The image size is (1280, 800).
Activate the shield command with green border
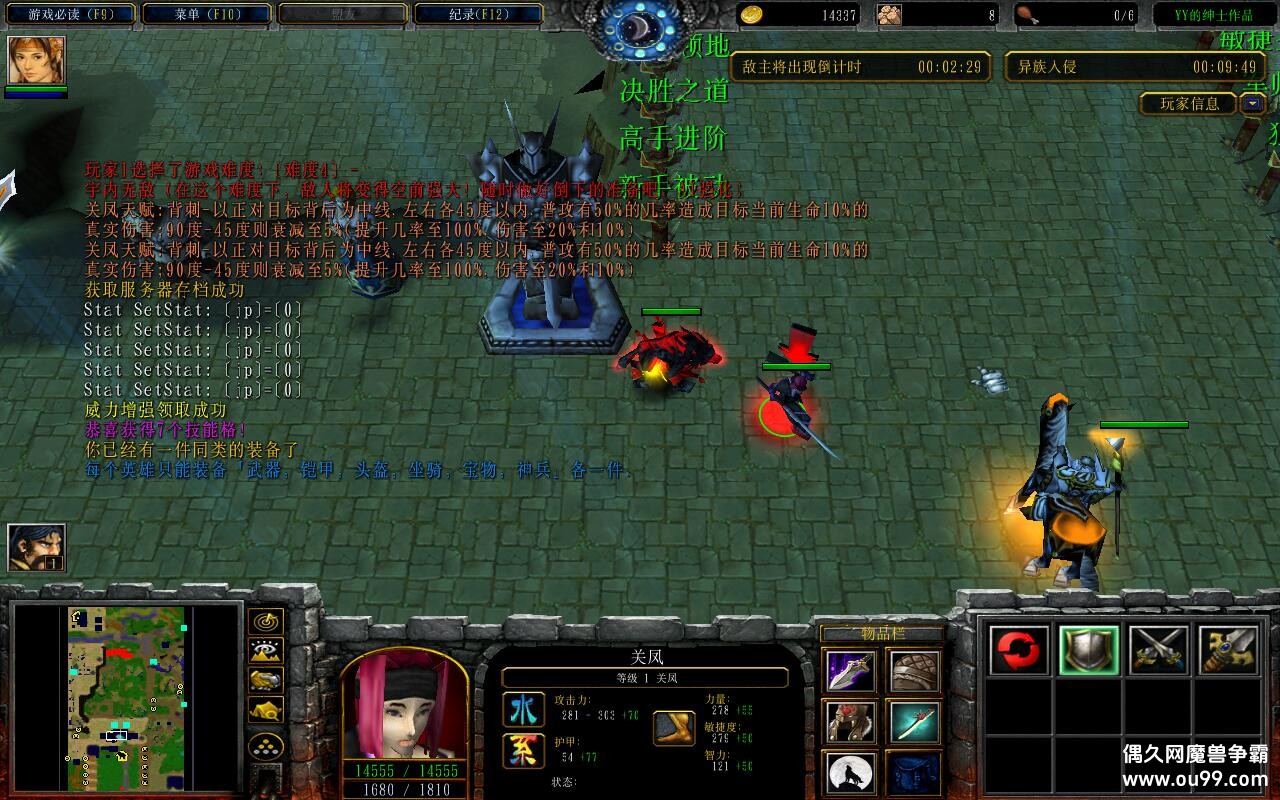tap(1089, 651)
